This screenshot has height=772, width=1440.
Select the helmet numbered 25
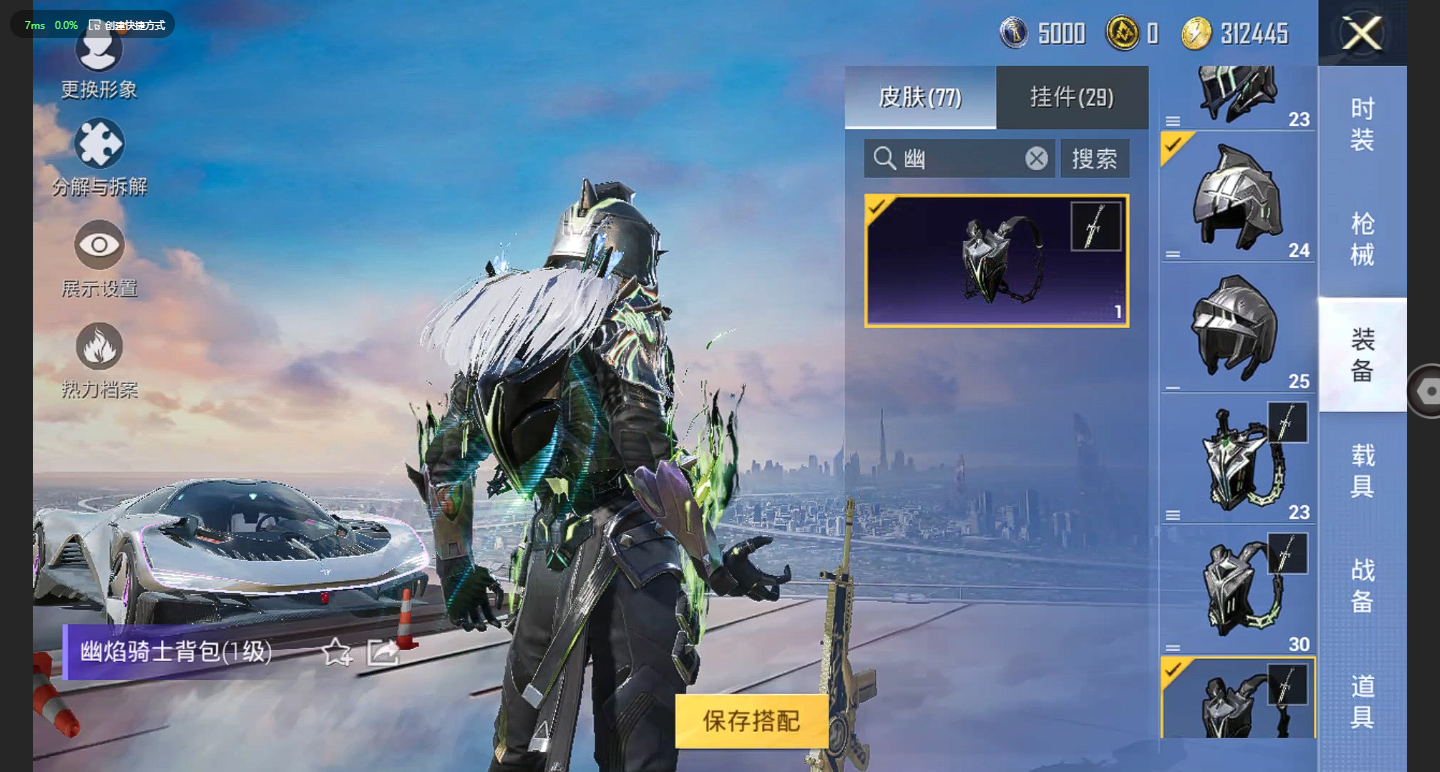(x=1238, y=328)
